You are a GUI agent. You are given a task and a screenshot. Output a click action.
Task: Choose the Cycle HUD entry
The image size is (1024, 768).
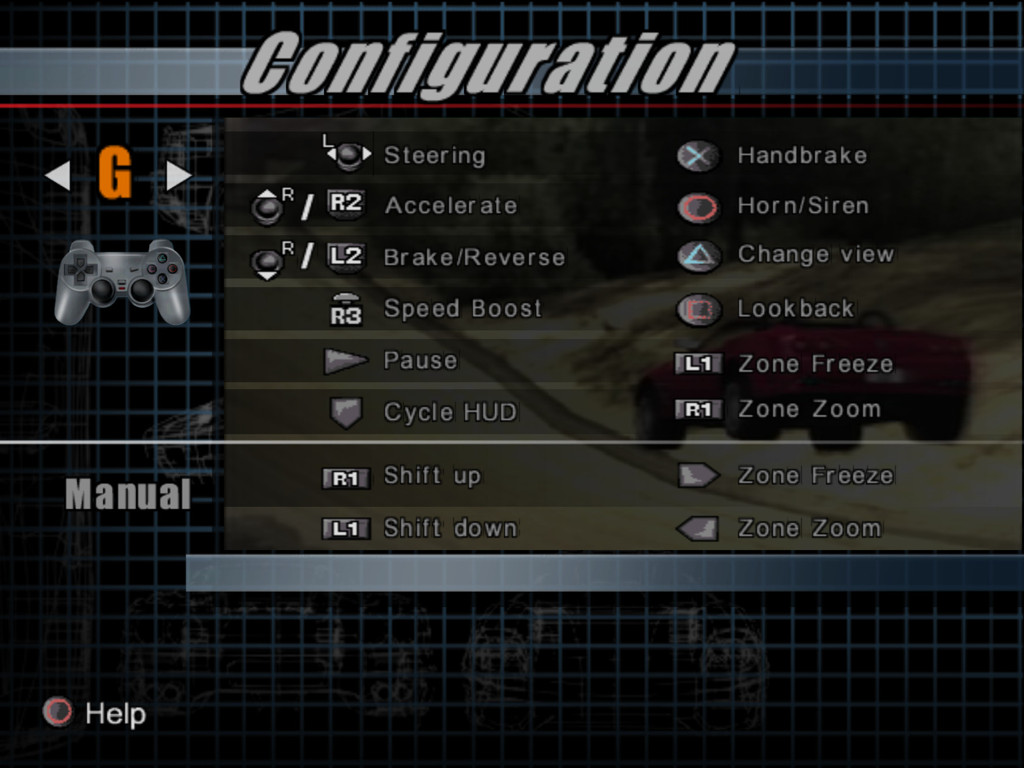(x=450, y=412)
